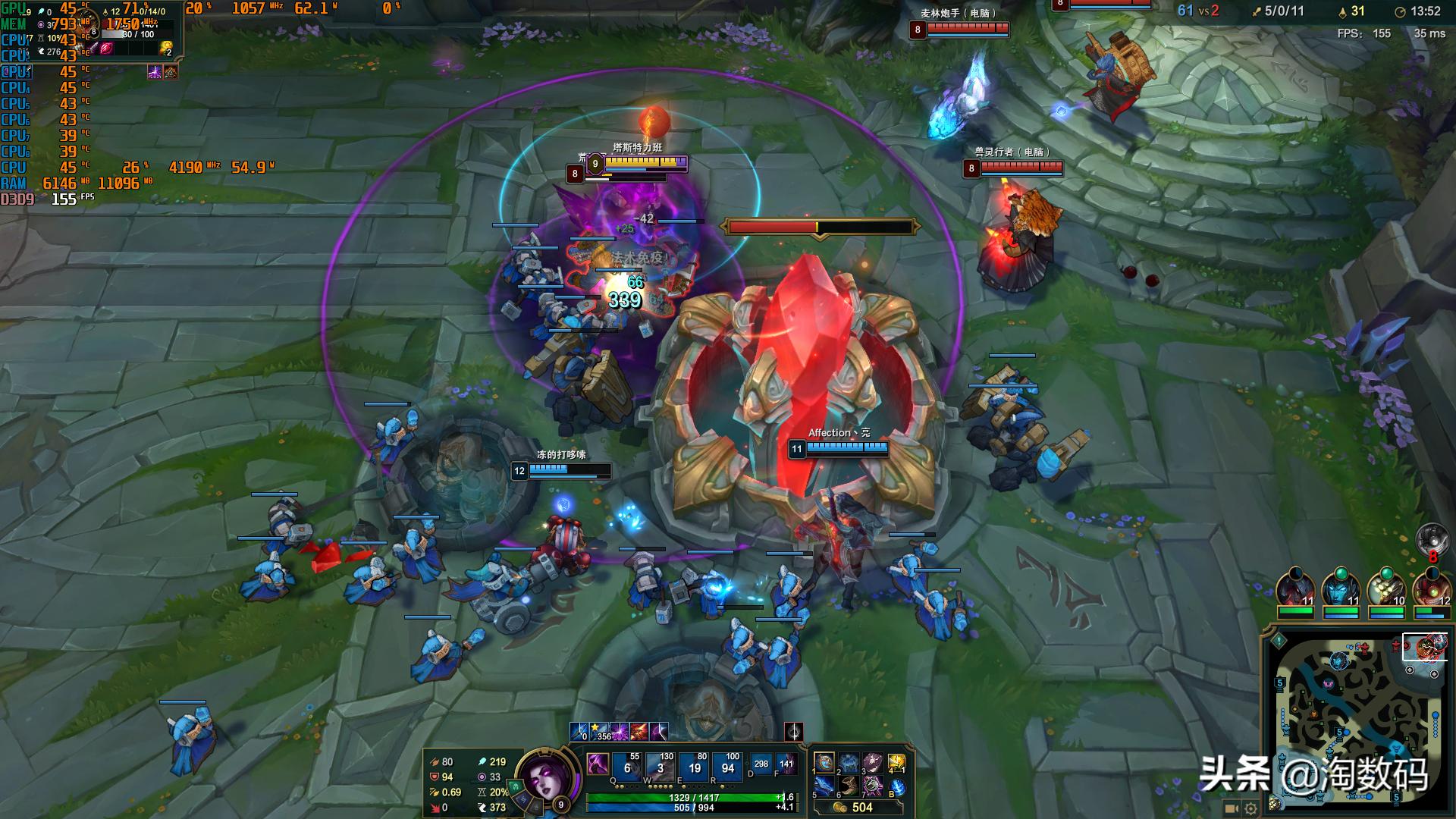Use the F summoner spell
The height and width of the screenshot is (819, 1456).
786,764
